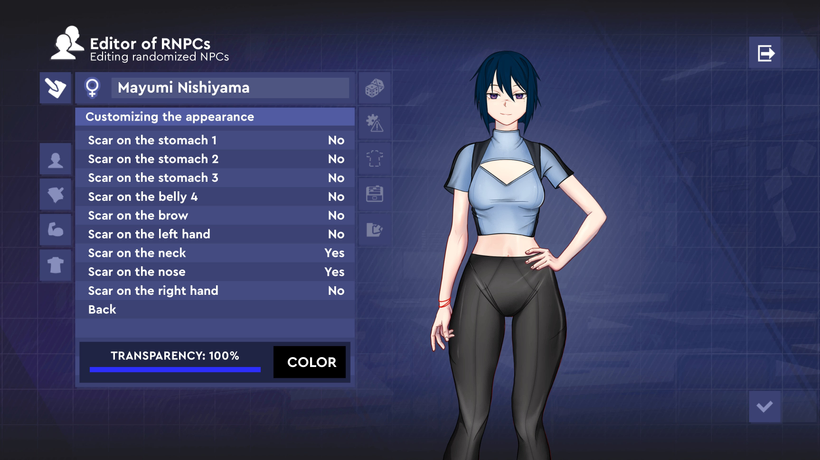The height and width of the screenshot is (460, 820).
Task: Switch to the flexed-arm muscle tab
Action: tap(55, 229)
